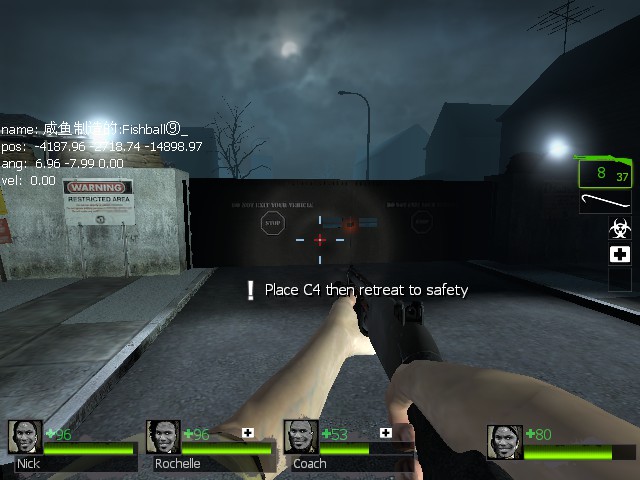Select Rochelle's teammate portrait

164,437
